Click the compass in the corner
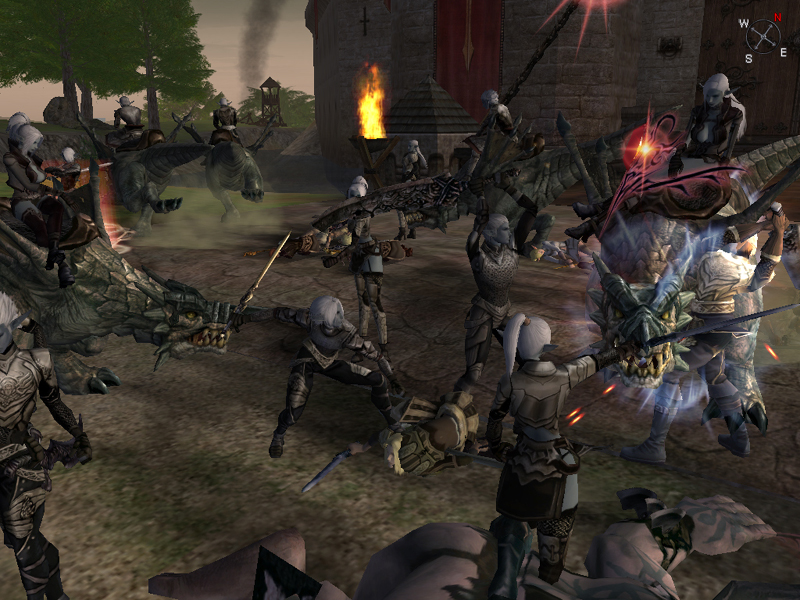 [763, 36]
